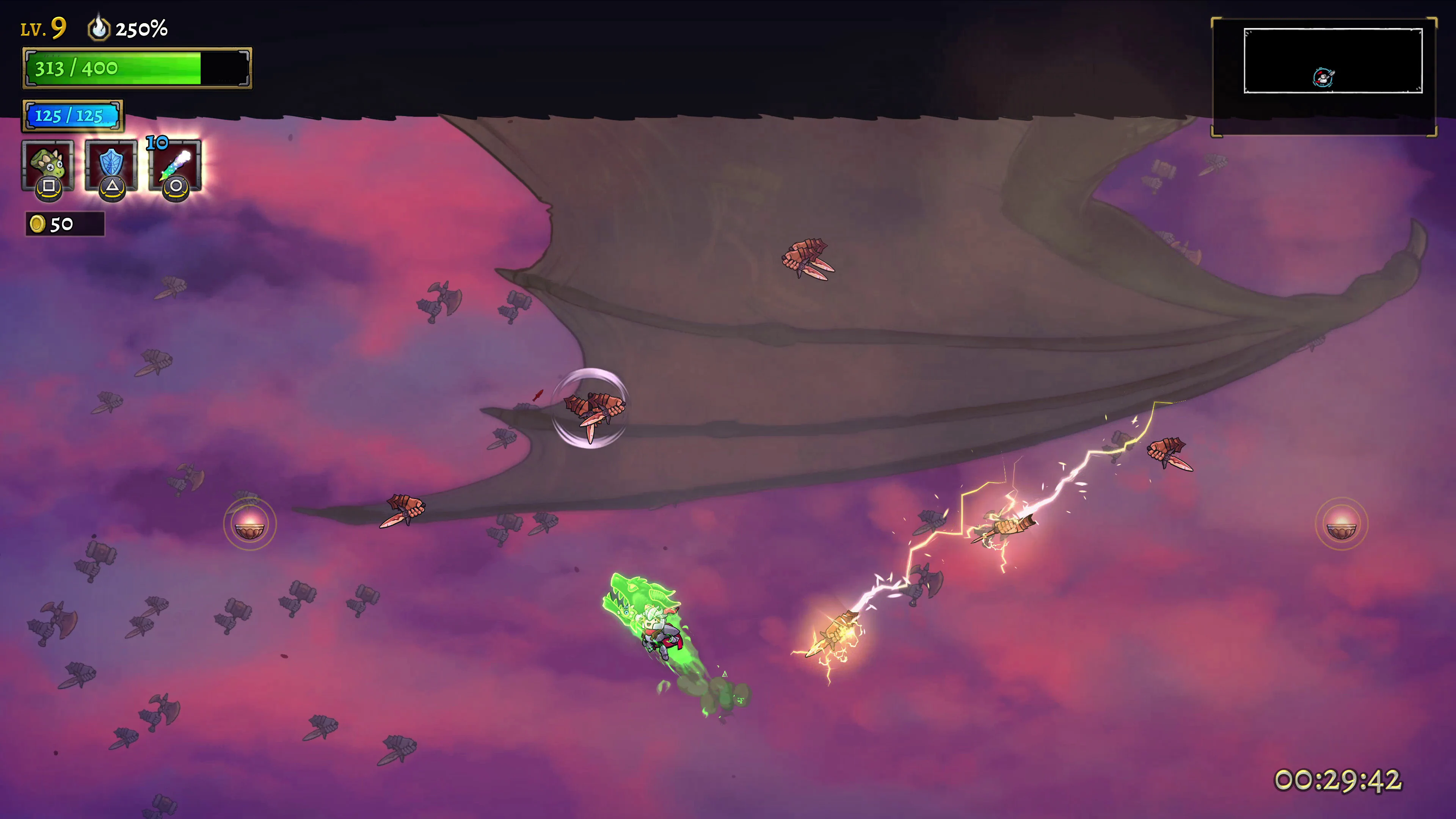Click the Circle button prompt badge
1456x819 pixels.
pyautogui.click(x=175, y=187)
